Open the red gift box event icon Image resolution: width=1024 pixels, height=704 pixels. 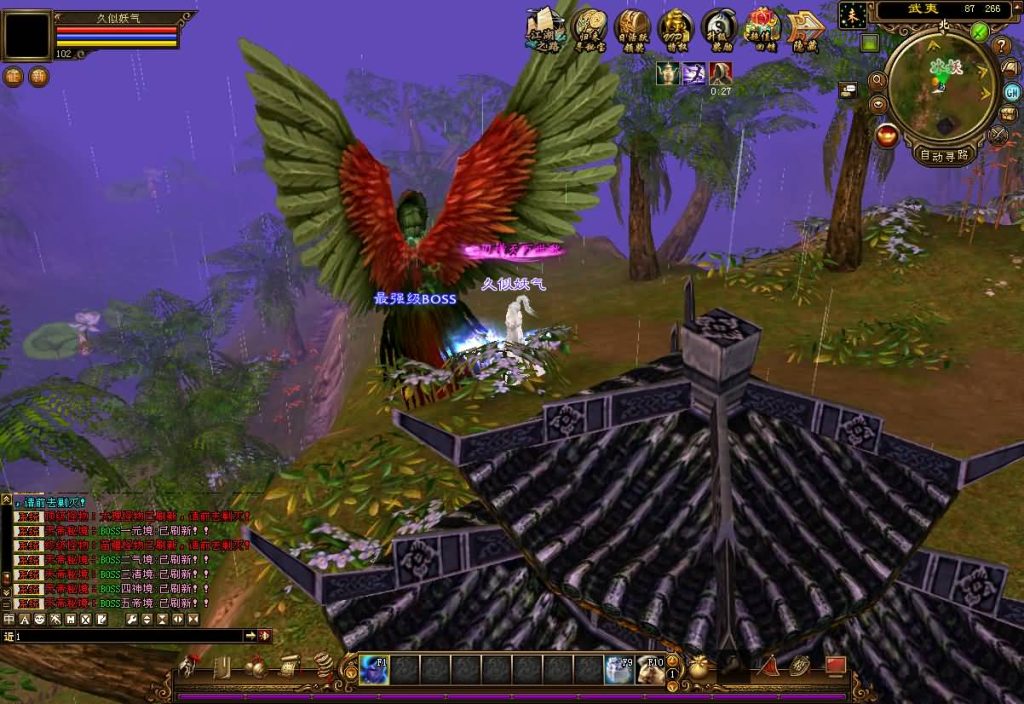click(x=762, y=27)
